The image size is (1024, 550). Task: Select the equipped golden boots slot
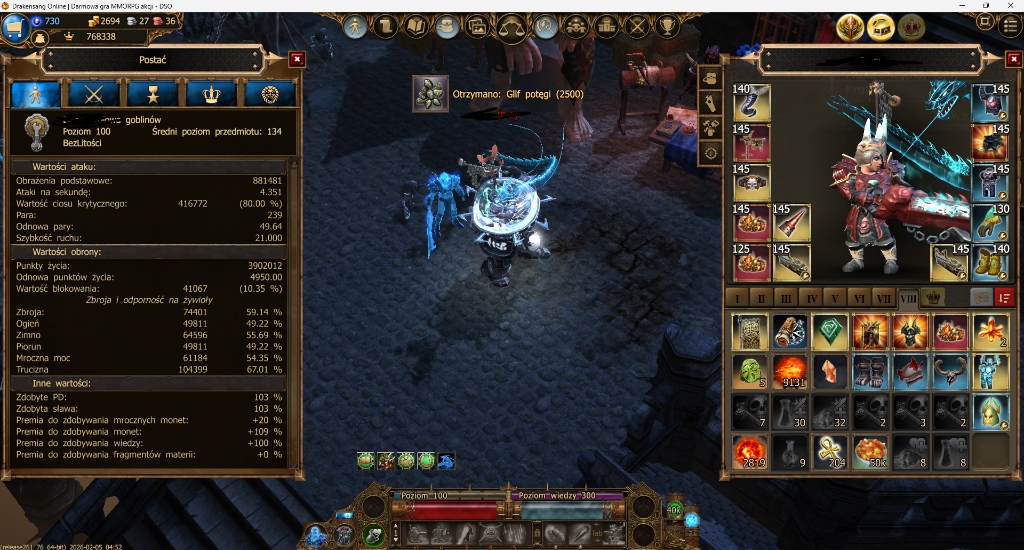coord(990,261)
